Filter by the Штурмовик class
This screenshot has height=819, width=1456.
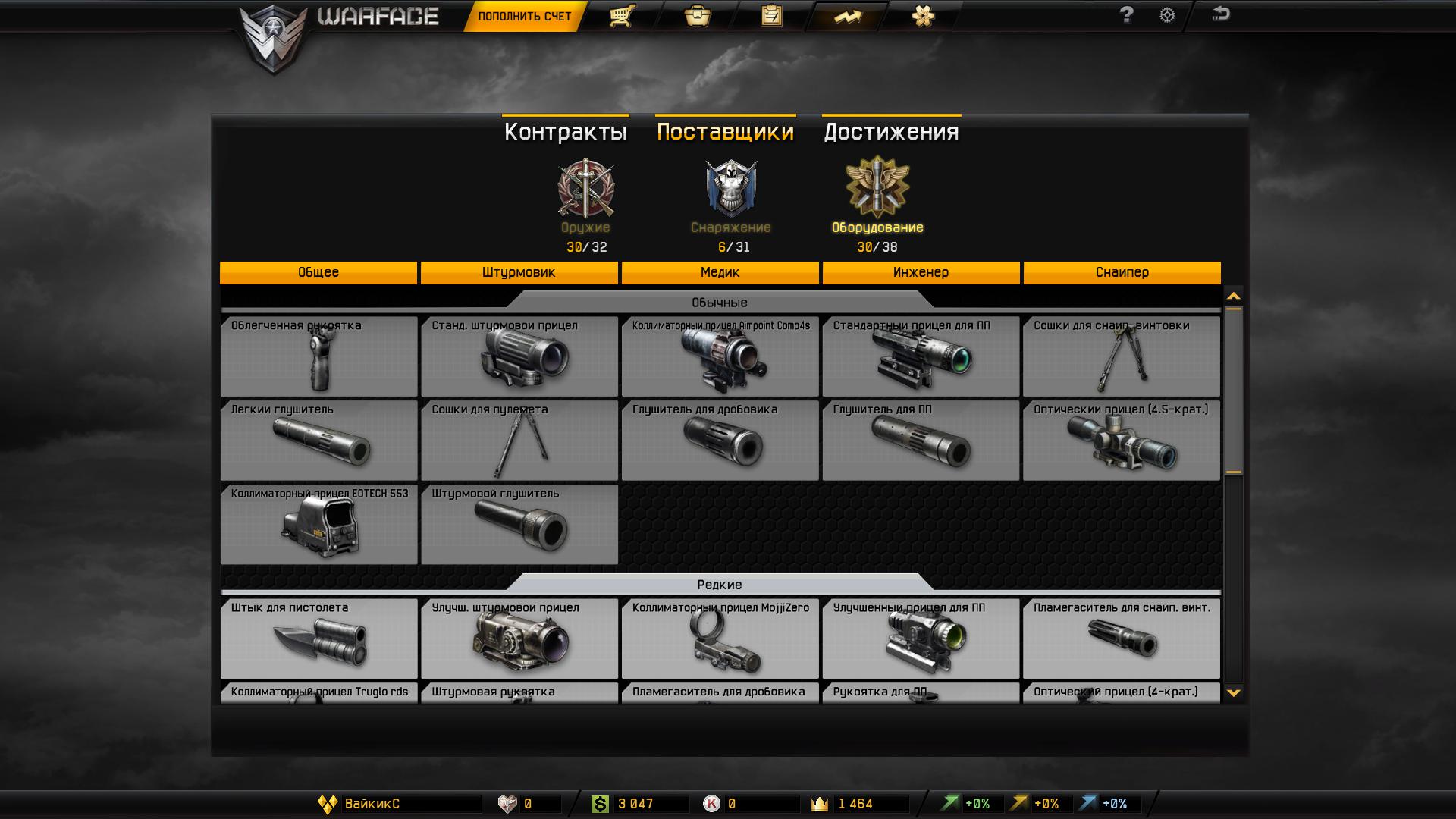pos(519,272)
